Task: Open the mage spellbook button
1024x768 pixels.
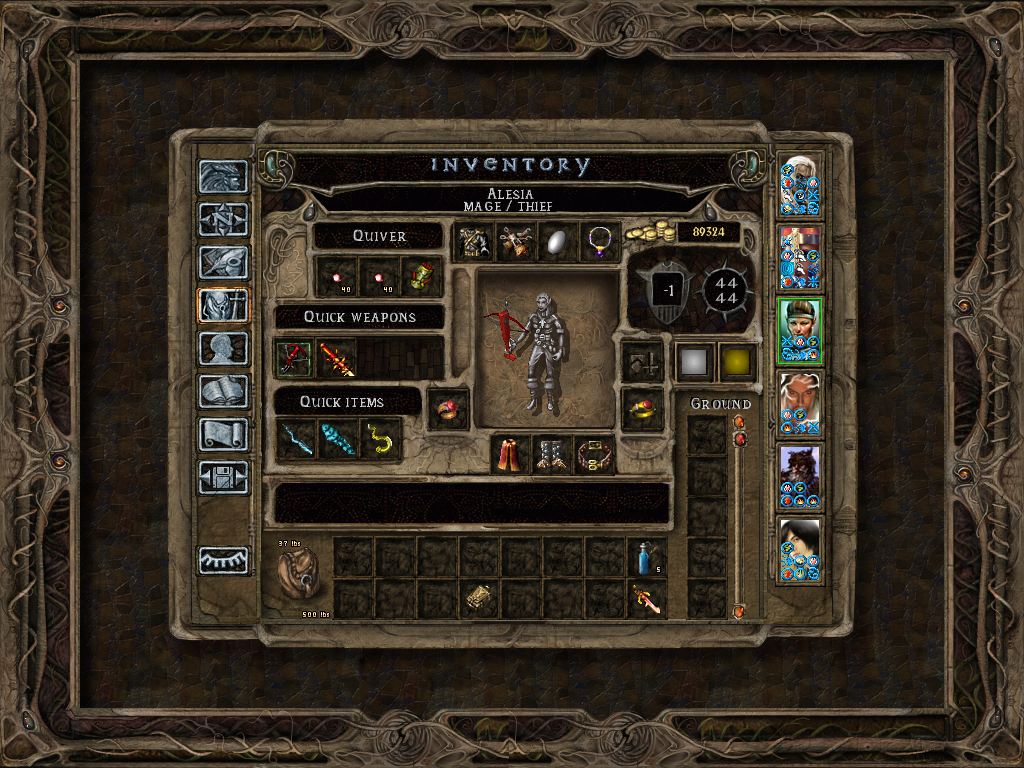Action: click(x=223, y=392)
